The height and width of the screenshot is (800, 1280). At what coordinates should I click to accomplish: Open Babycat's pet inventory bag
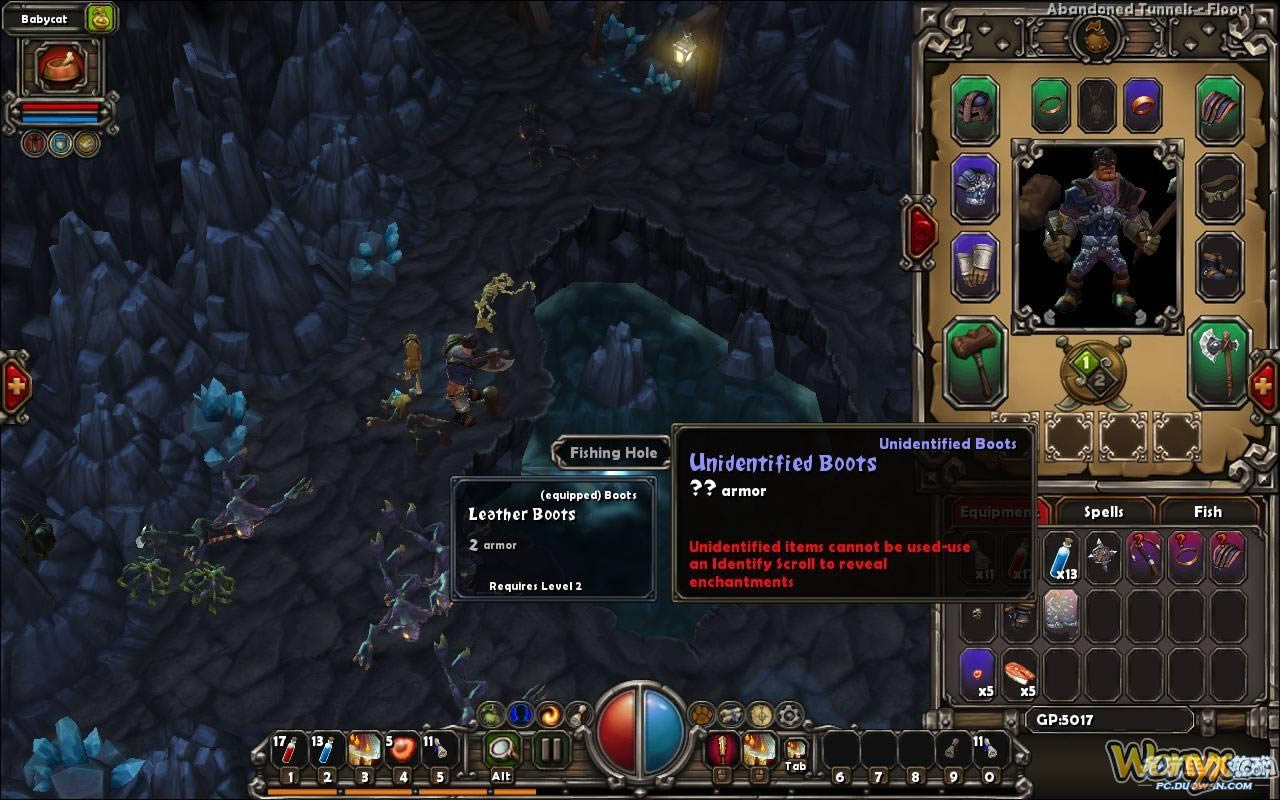click(101, 18)
